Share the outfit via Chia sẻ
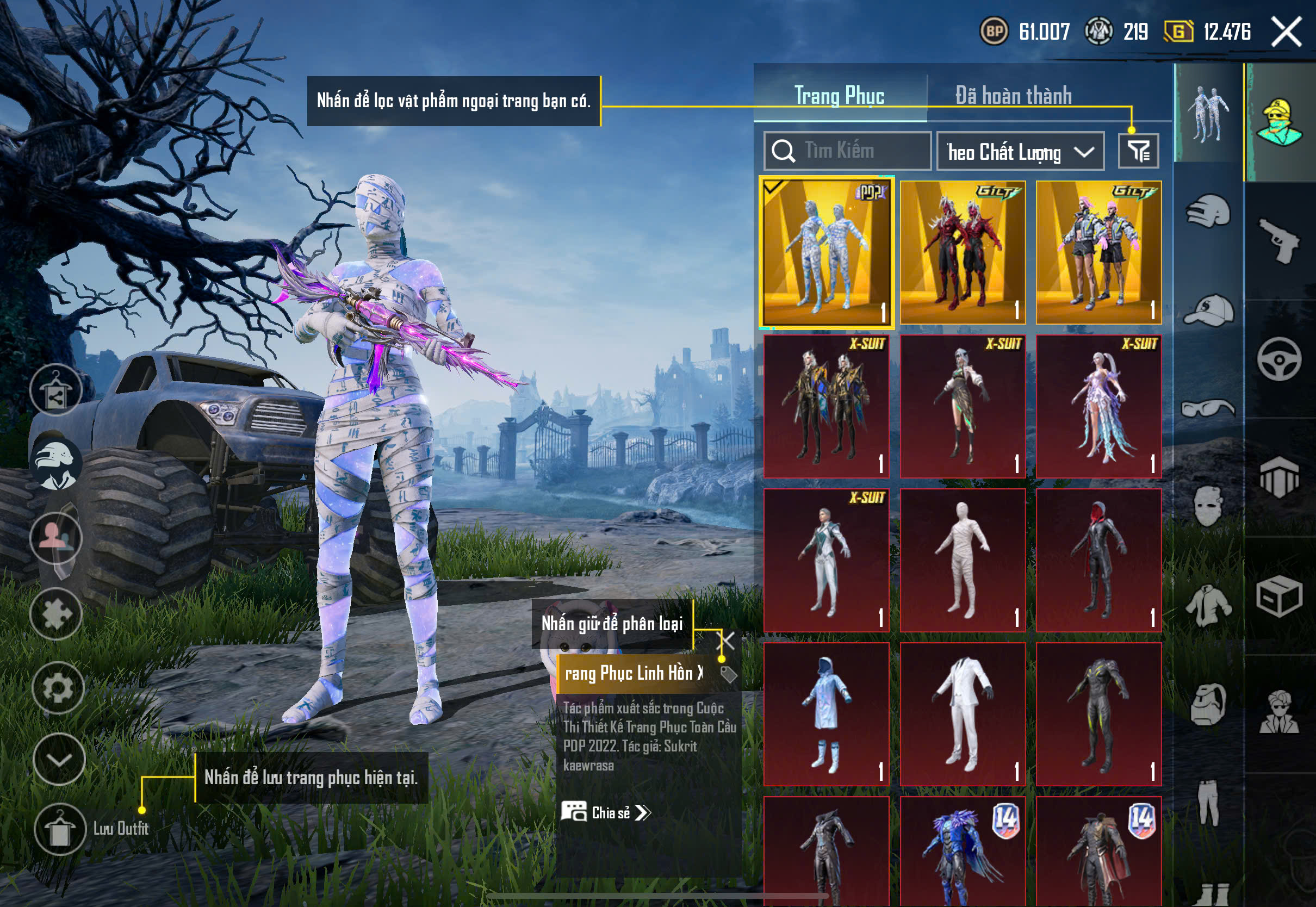The image size is (1316, 907). coord(606,813)
